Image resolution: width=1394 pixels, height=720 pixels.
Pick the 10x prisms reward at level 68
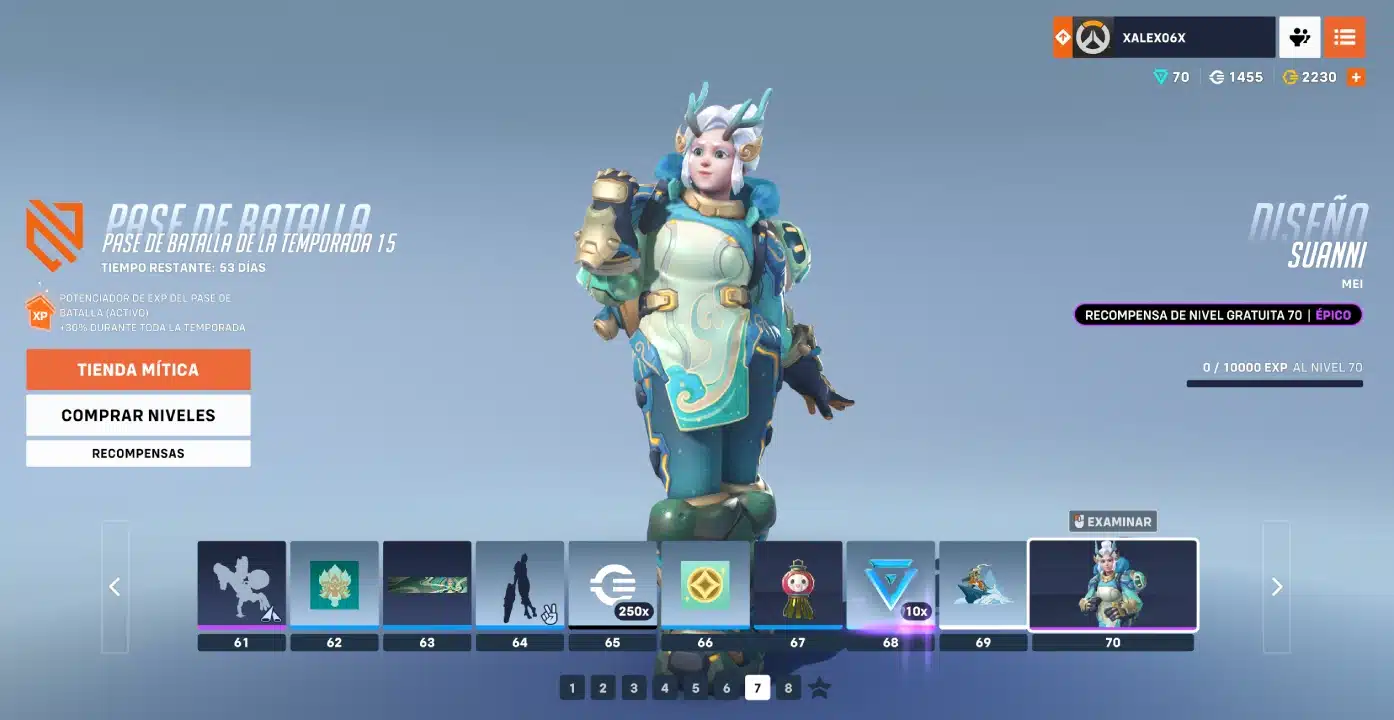[890, 585]
